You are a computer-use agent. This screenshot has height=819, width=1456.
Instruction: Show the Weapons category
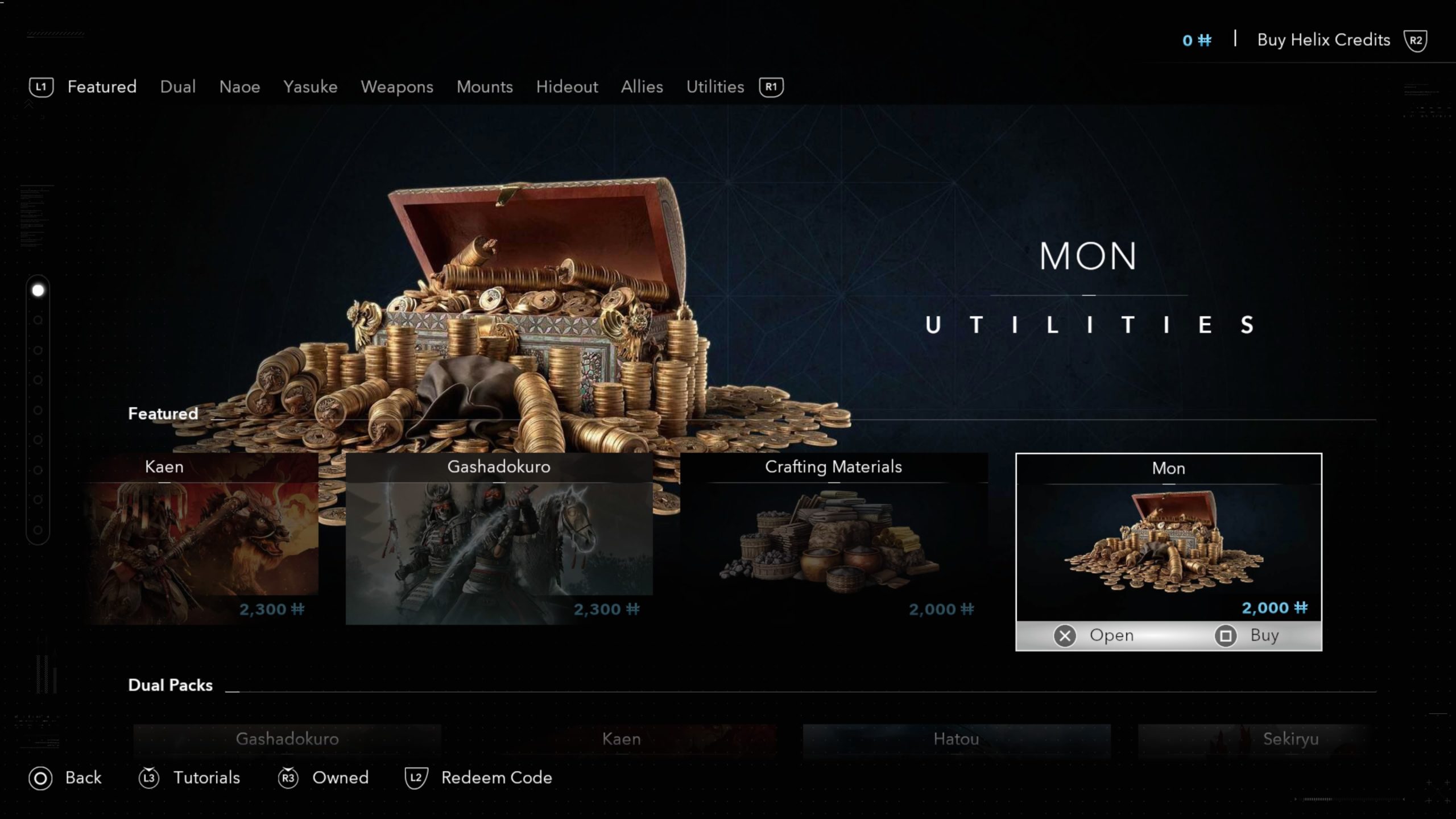click(x=396, y=87)
